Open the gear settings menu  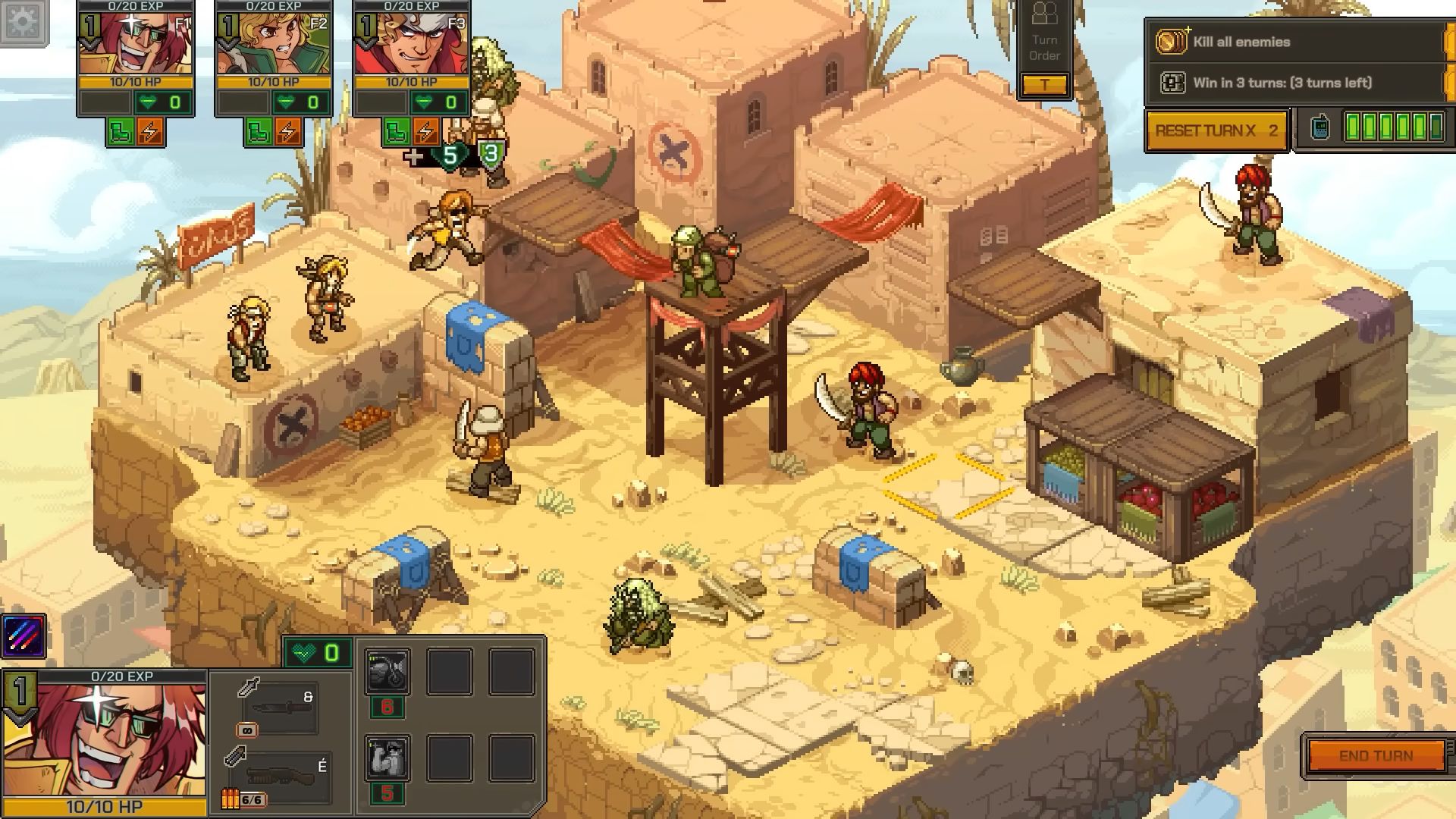(23, 21)
